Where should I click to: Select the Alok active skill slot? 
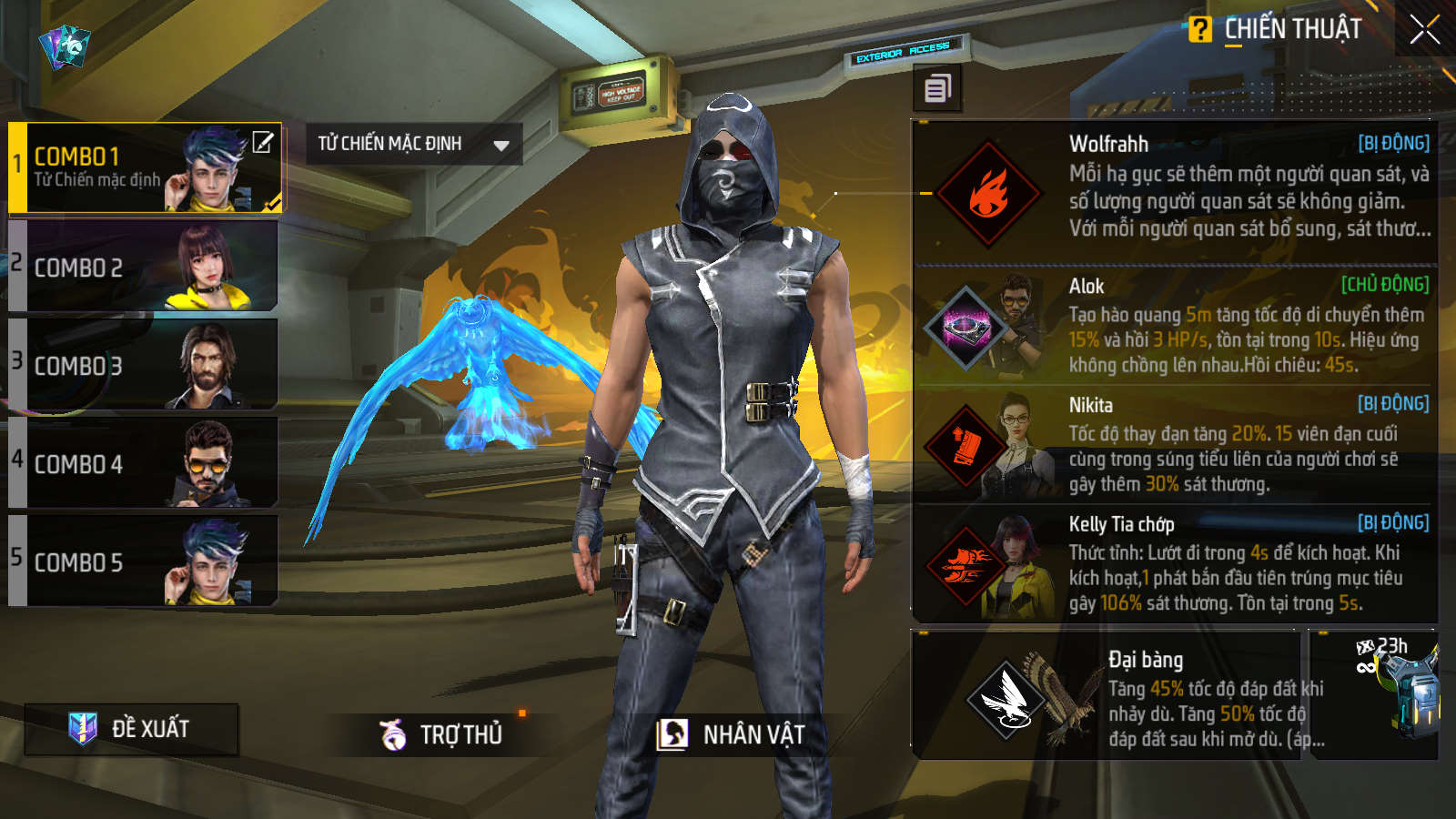[x=1174, y=326]
